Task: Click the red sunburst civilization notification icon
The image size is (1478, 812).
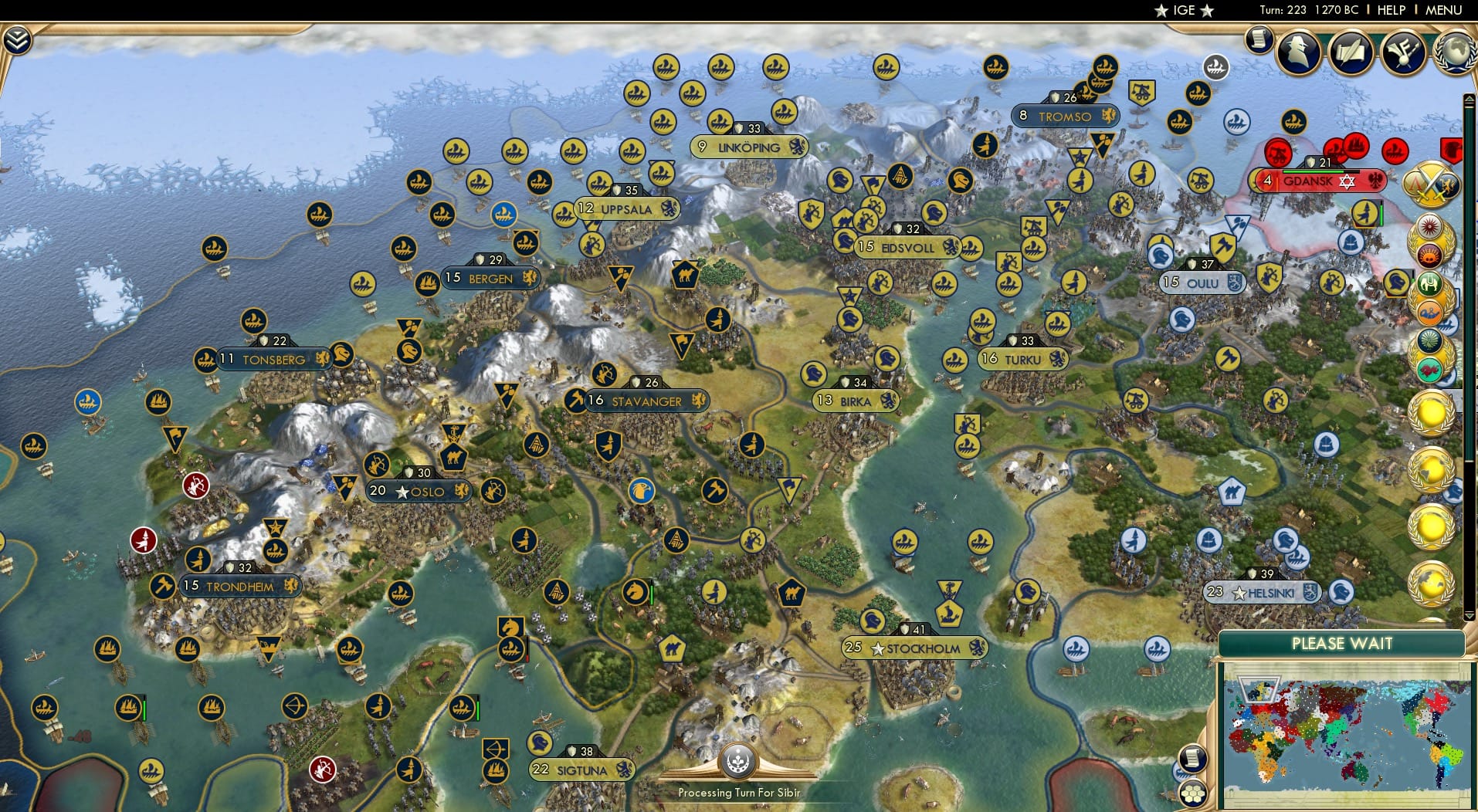Action: [1429, 227]
